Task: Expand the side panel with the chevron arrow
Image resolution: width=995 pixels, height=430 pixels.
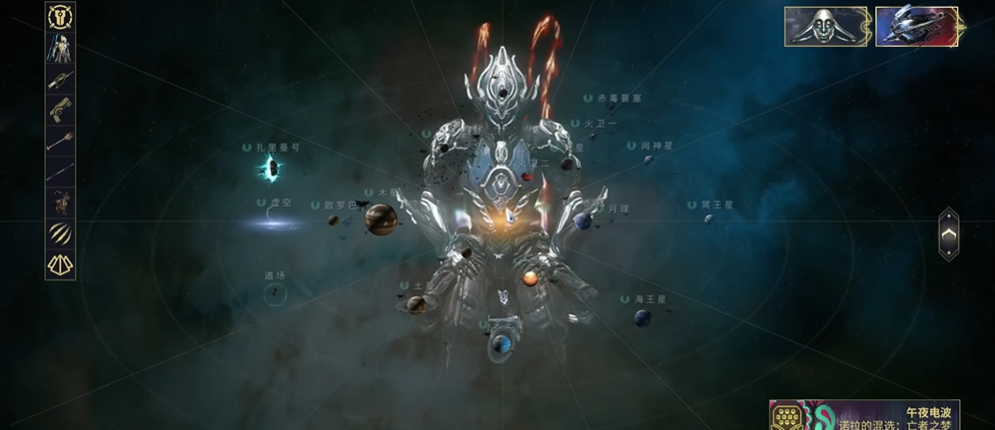Action: click(x=949, y=234)
